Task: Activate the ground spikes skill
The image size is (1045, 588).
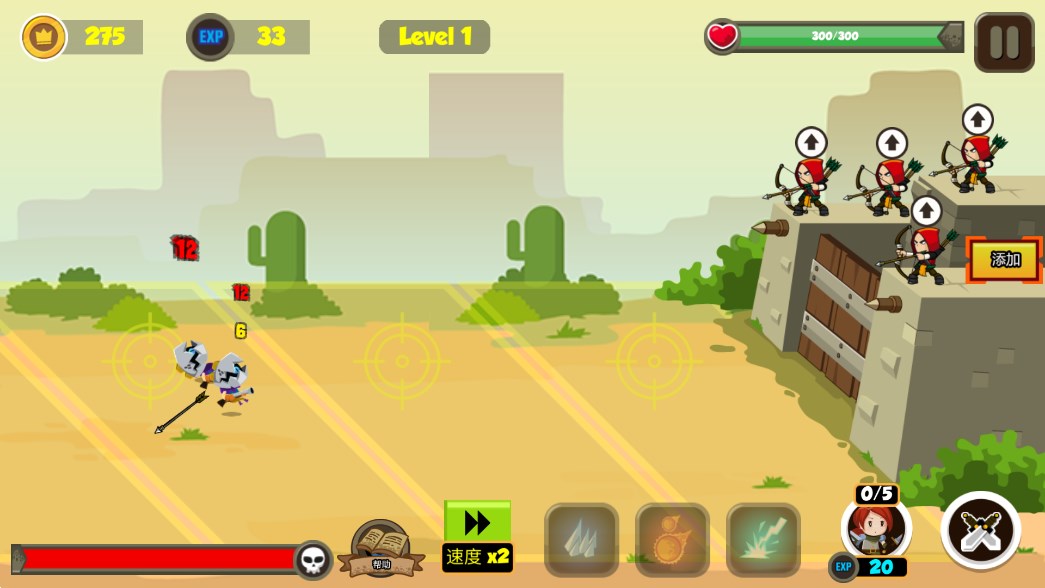Action: coord(581,540)
